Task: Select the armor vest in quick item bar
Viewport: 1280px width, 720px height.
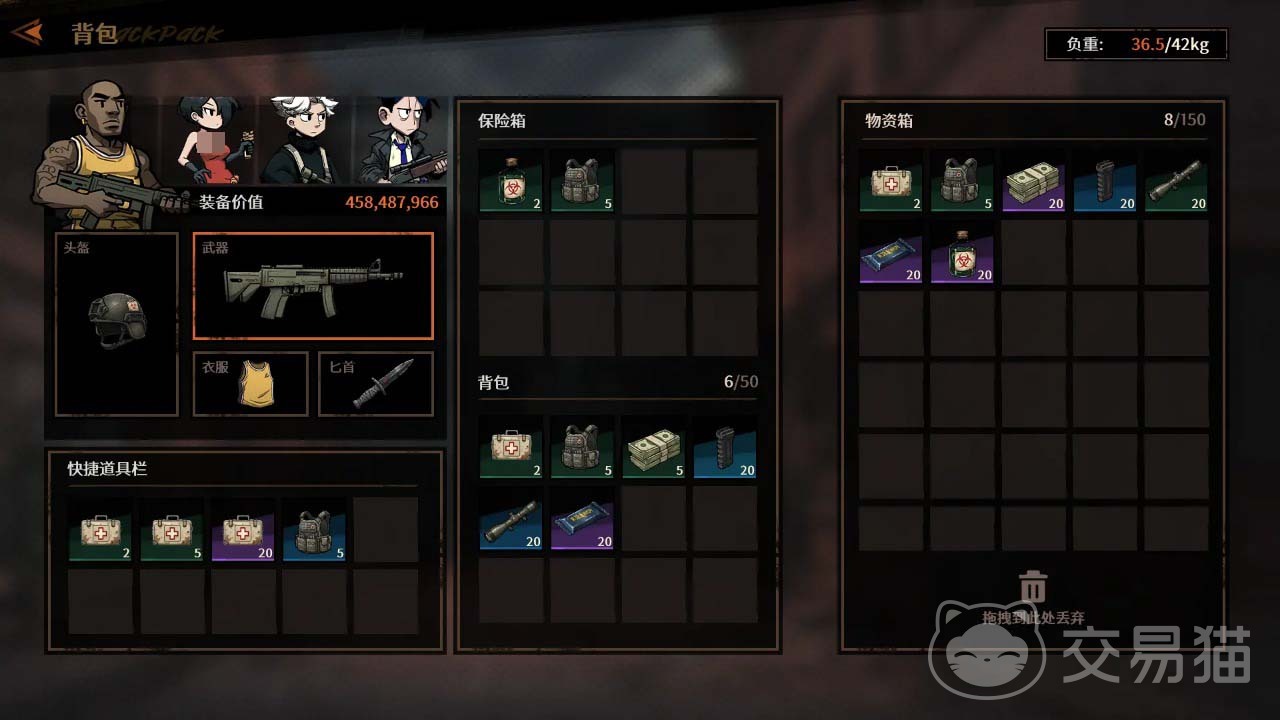Action: tap(314, 531)
